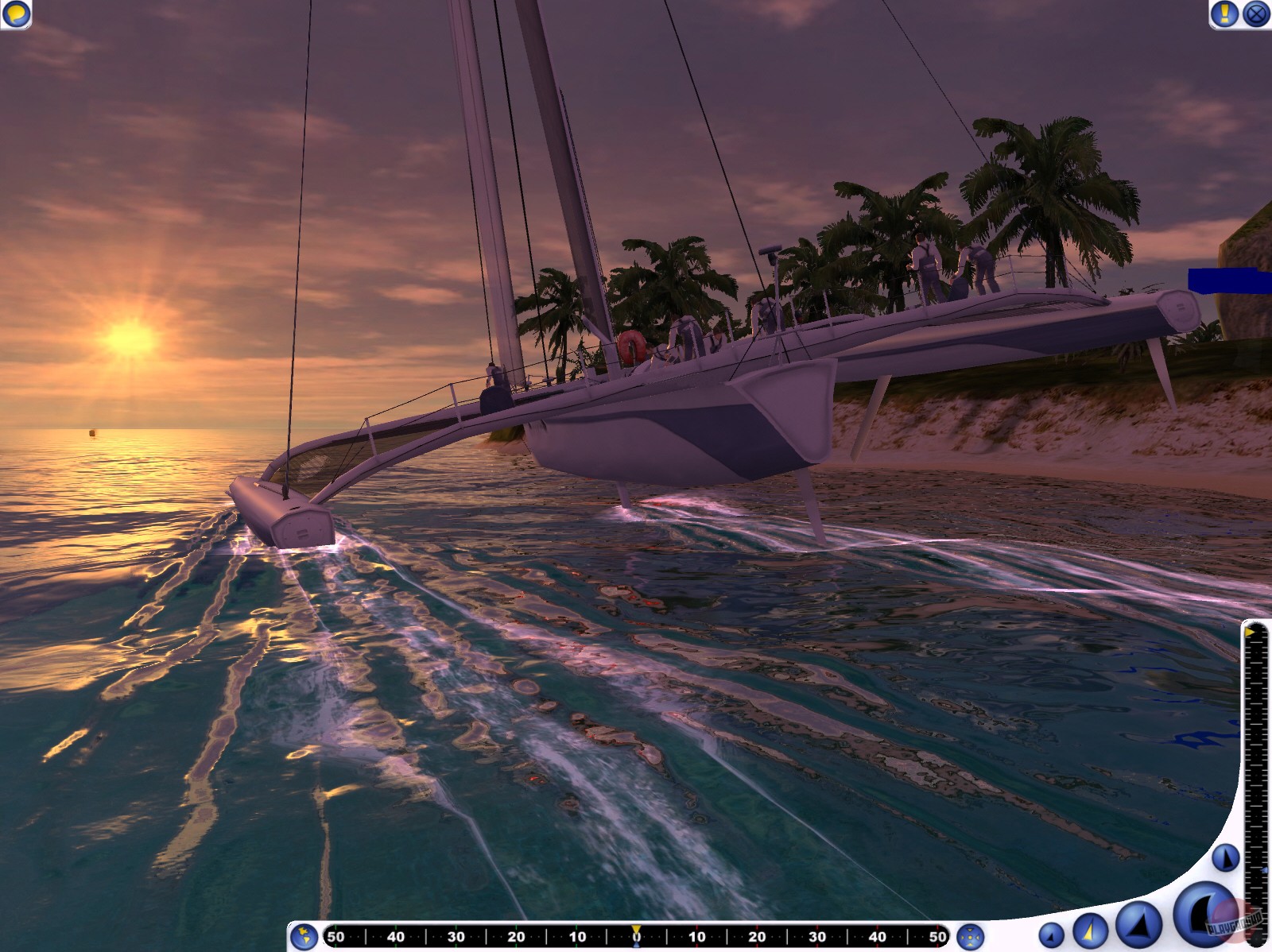Click the Playground watermark label
The image size is (1272, 952).
click(x=1232, y=923)
